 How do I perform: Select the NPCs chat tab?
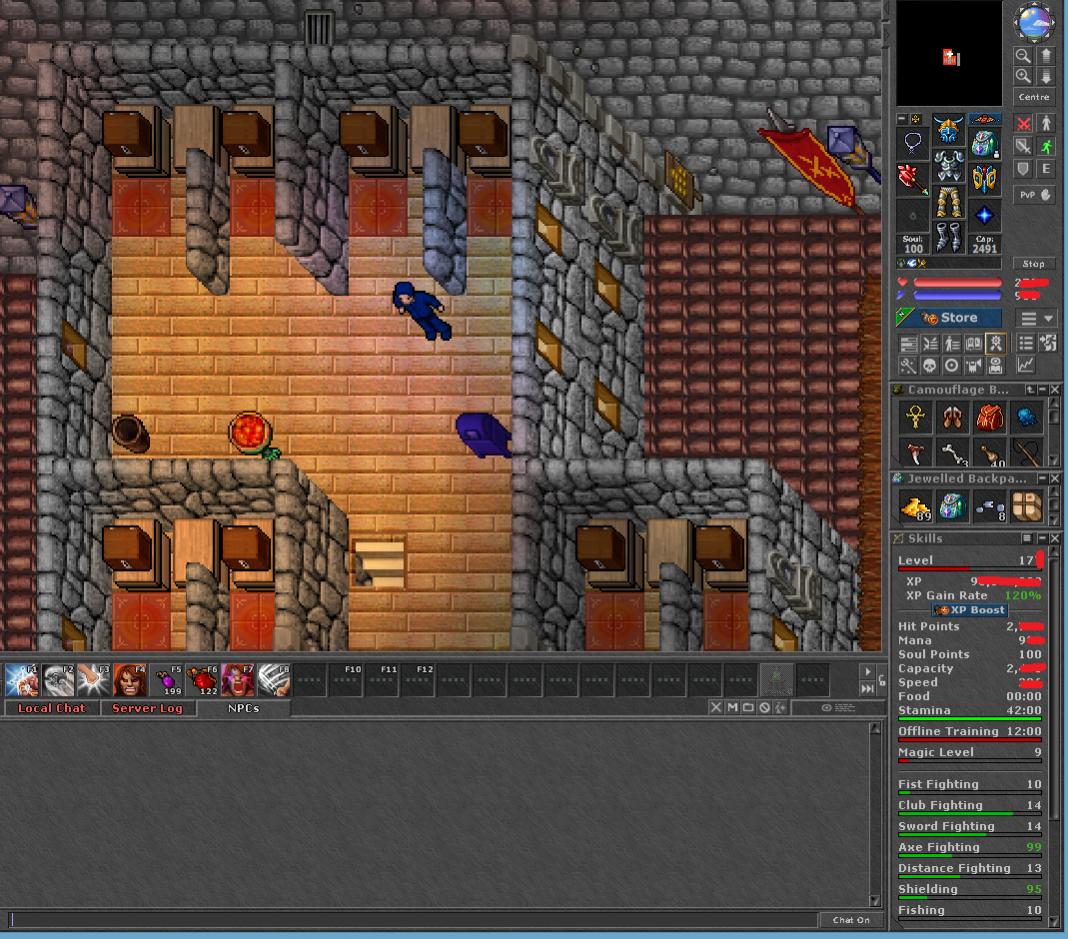[243, 708]
